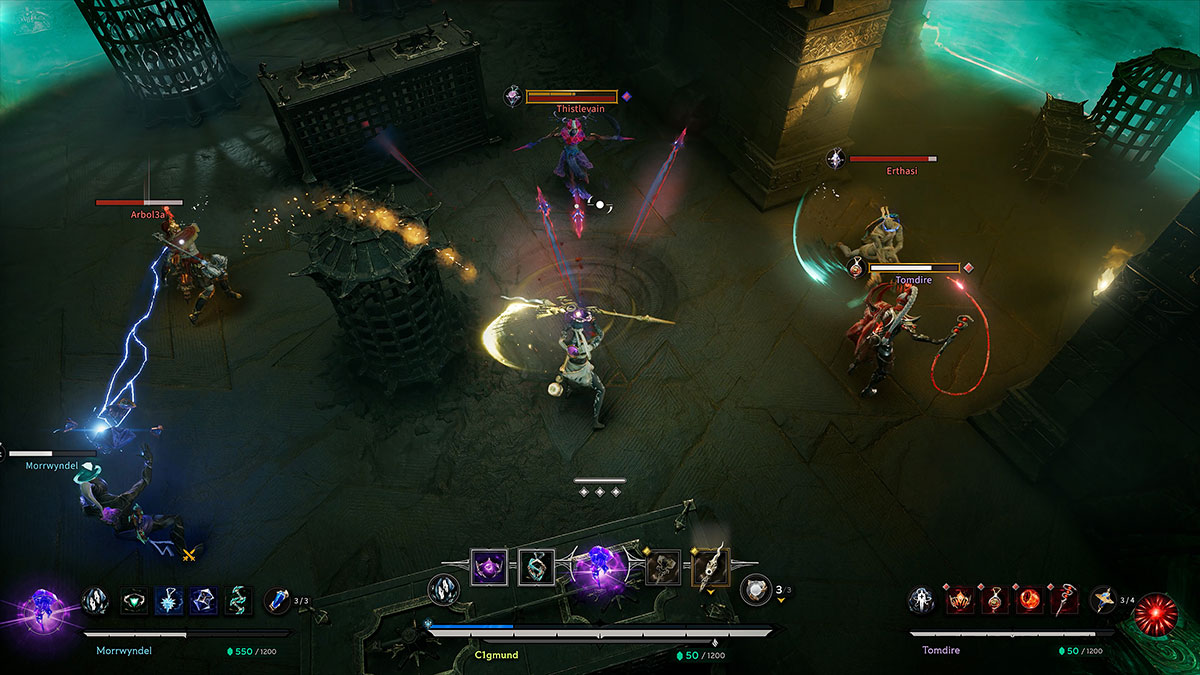
Task: Use Tomdire's blue star flask
Action: coord(1104,601)
